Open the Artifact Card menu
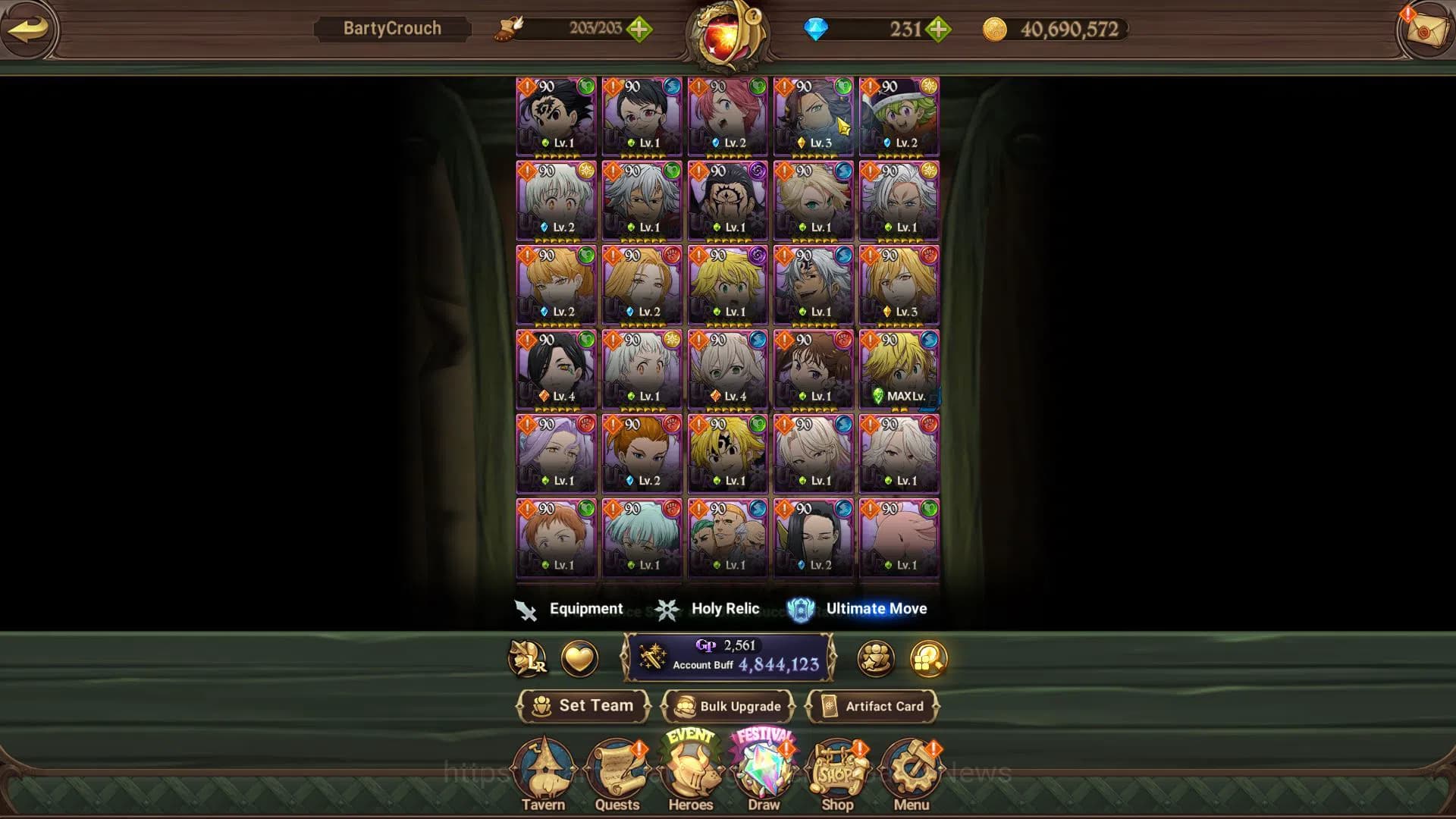This screenshot has width=1456, height=819. click(x=872, y=706)
